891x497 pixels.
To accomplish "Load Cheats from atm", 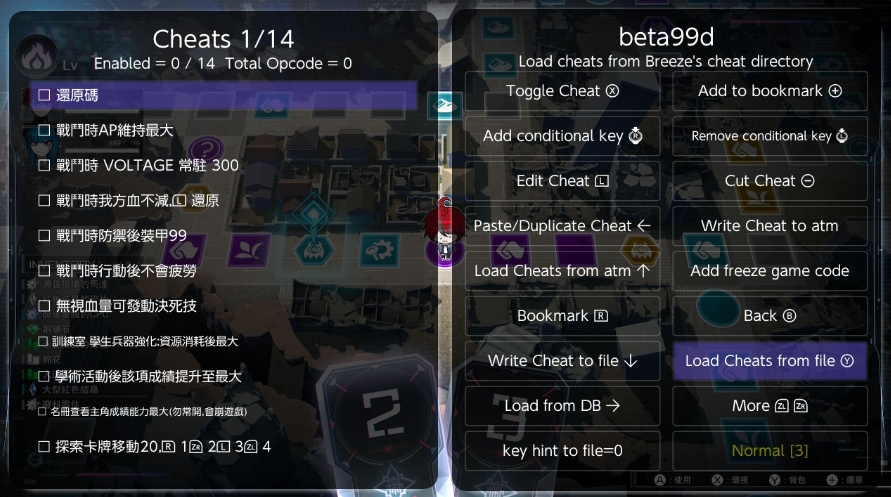I will click(562, 271).
